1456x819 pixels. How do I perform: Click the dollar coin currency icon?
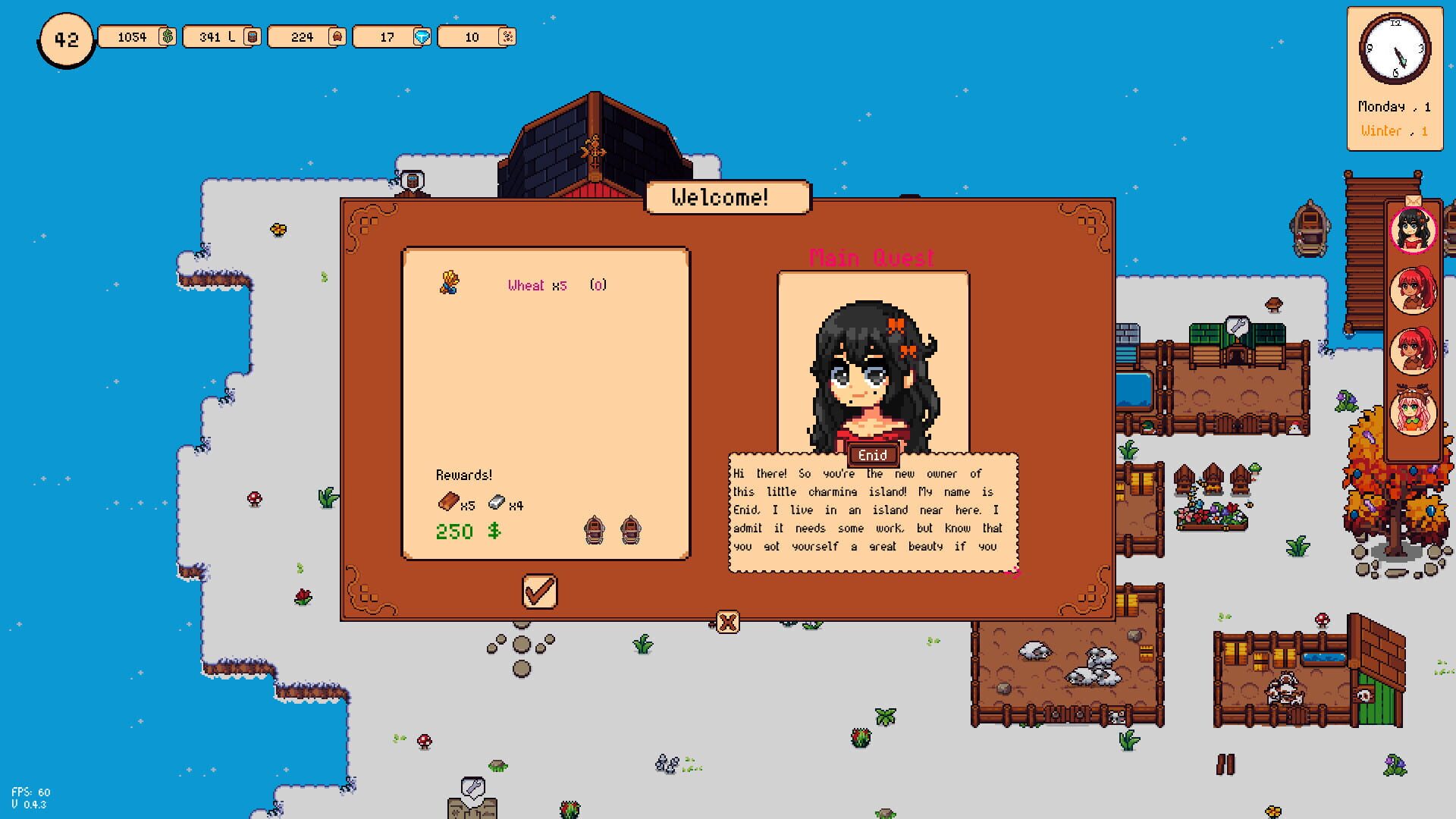(x=168, y=36)
